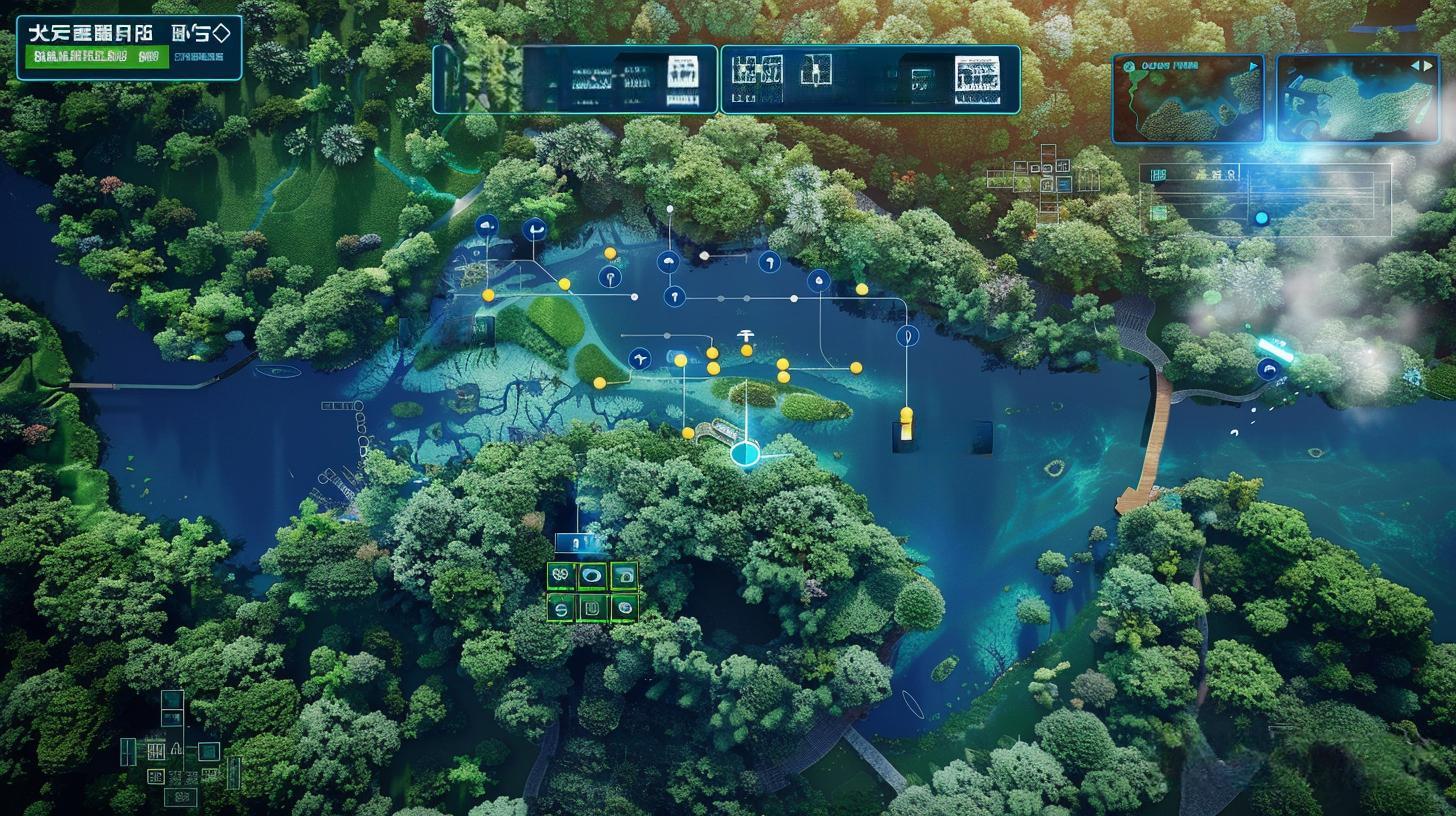Select the green grid tile with the S symbol
The width and height of the screenshot is (1456, 816).
coord(561,607)
